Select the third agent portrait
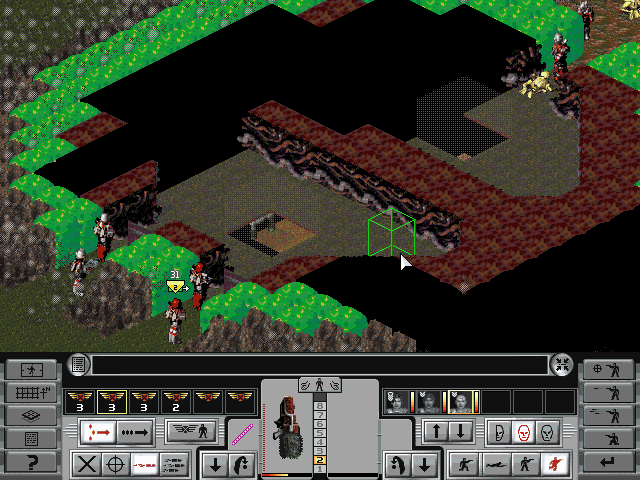The width and height of the screenshot is (640, 480). tap(461, 401)
